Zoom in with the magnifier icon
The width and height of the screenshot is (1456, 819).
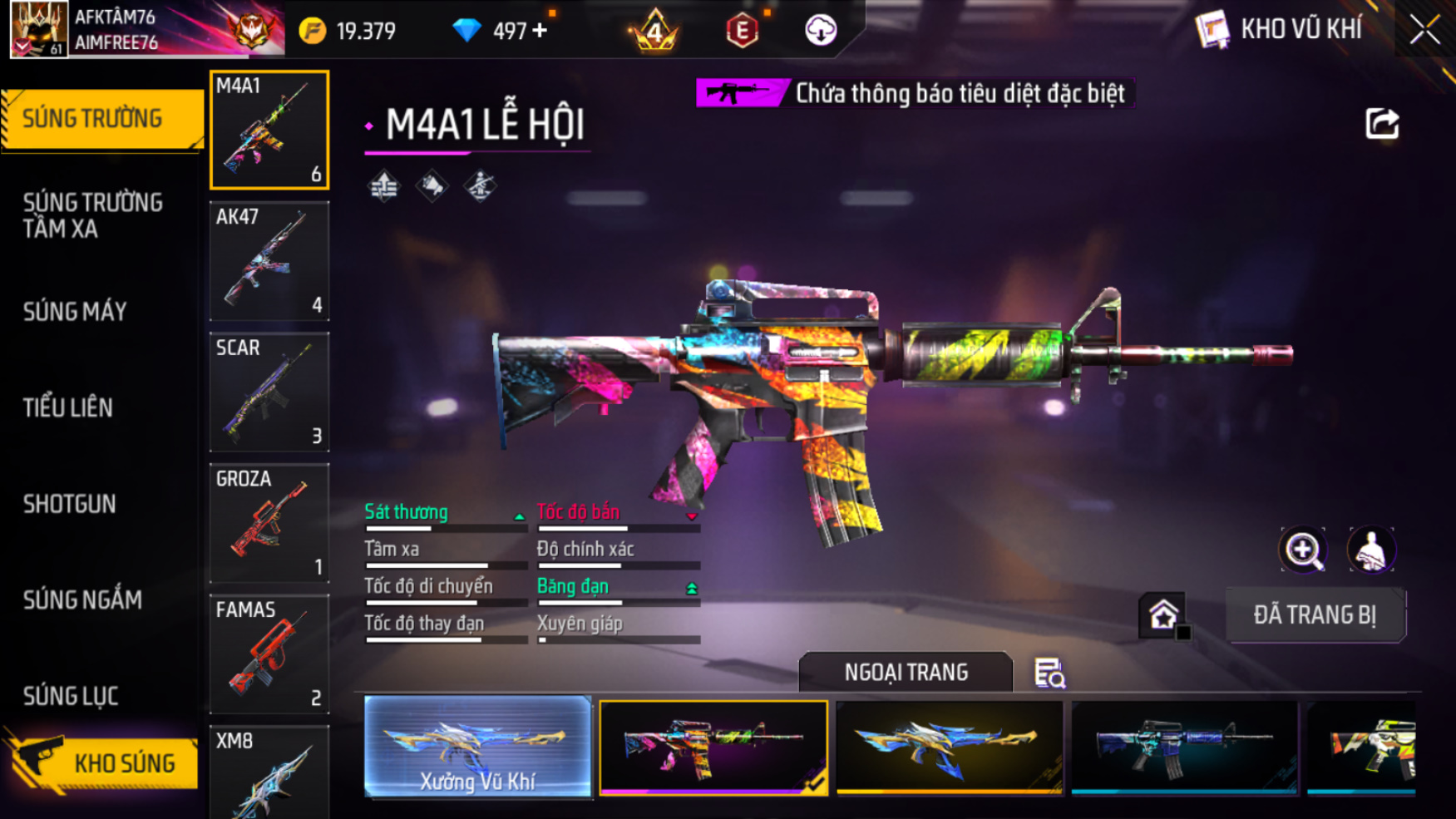pyautogui.click(x=1303, y=550)
